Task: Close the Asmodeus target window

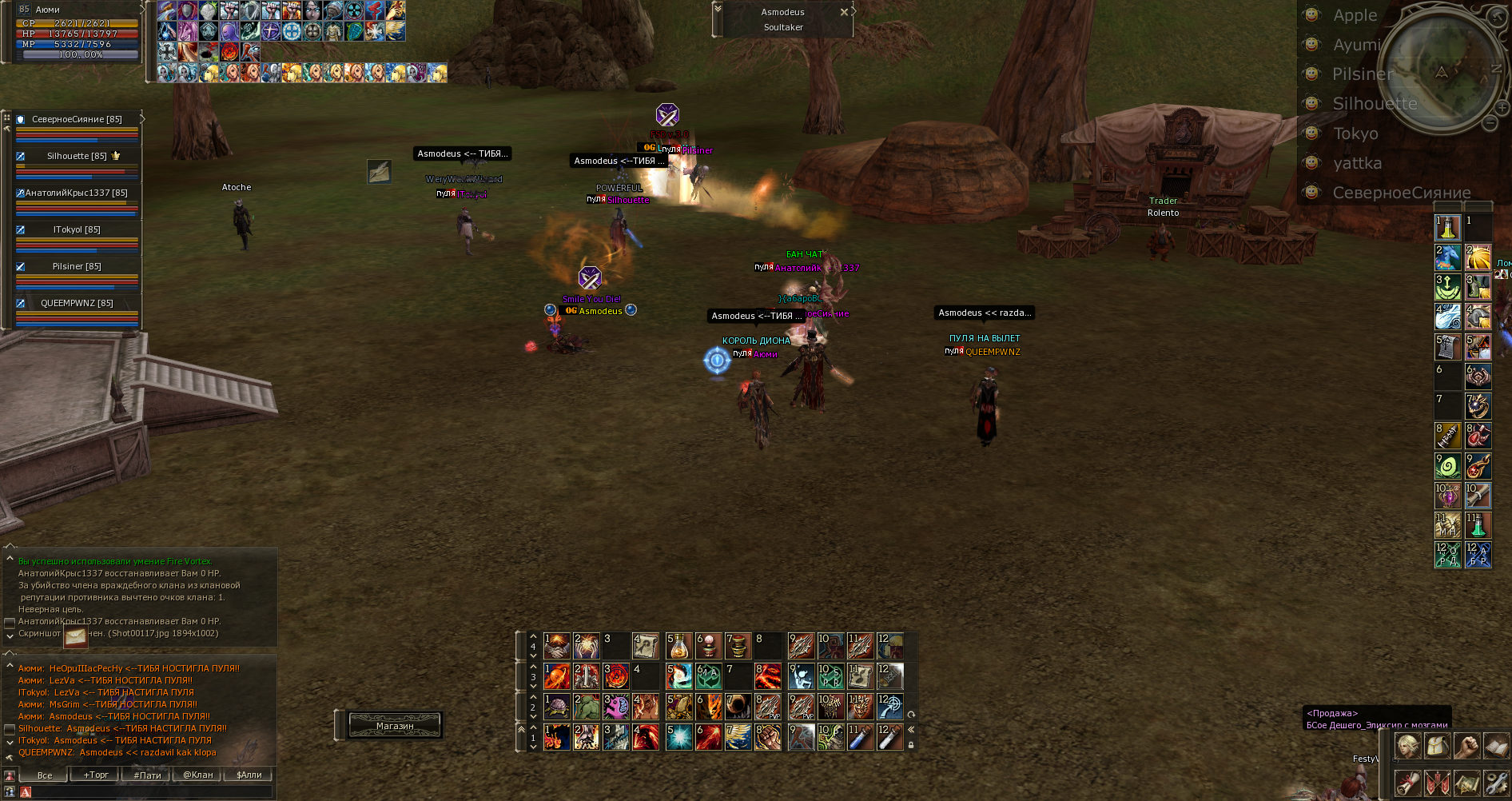Action: tap(844, 12)
